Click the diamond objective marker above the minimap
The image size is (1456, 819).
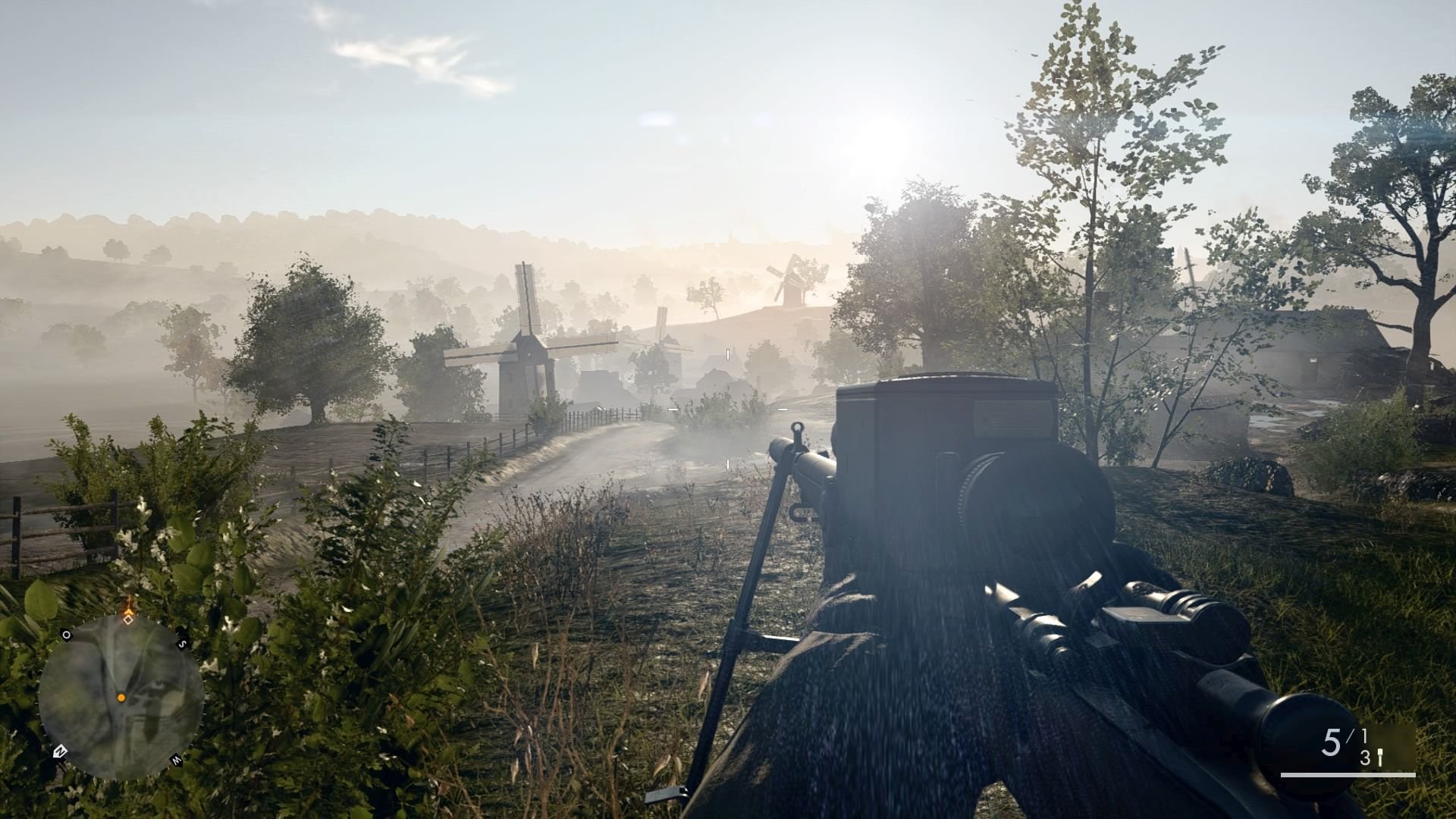click(129, 620)
